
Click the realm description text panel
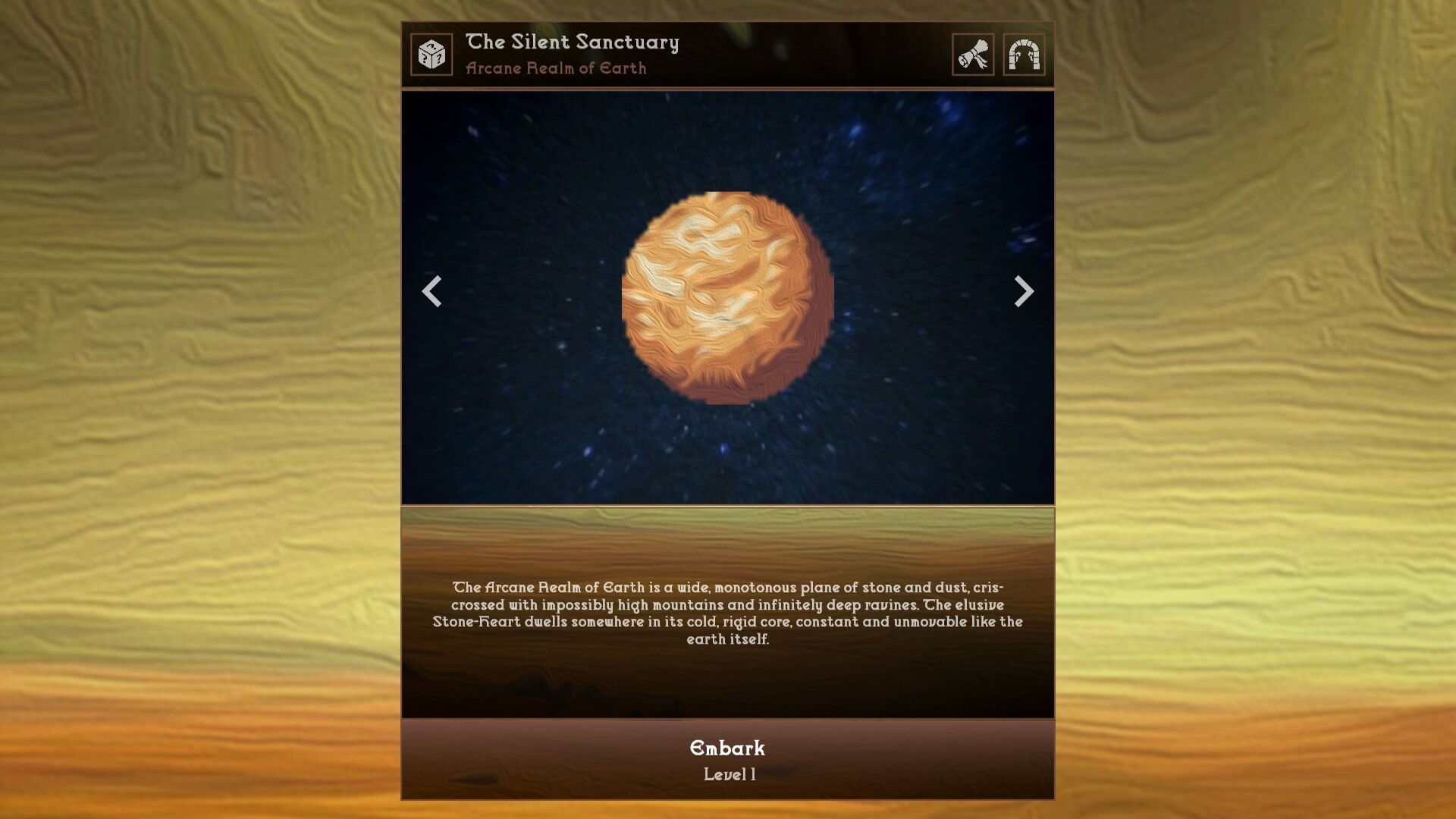(728, 614)
